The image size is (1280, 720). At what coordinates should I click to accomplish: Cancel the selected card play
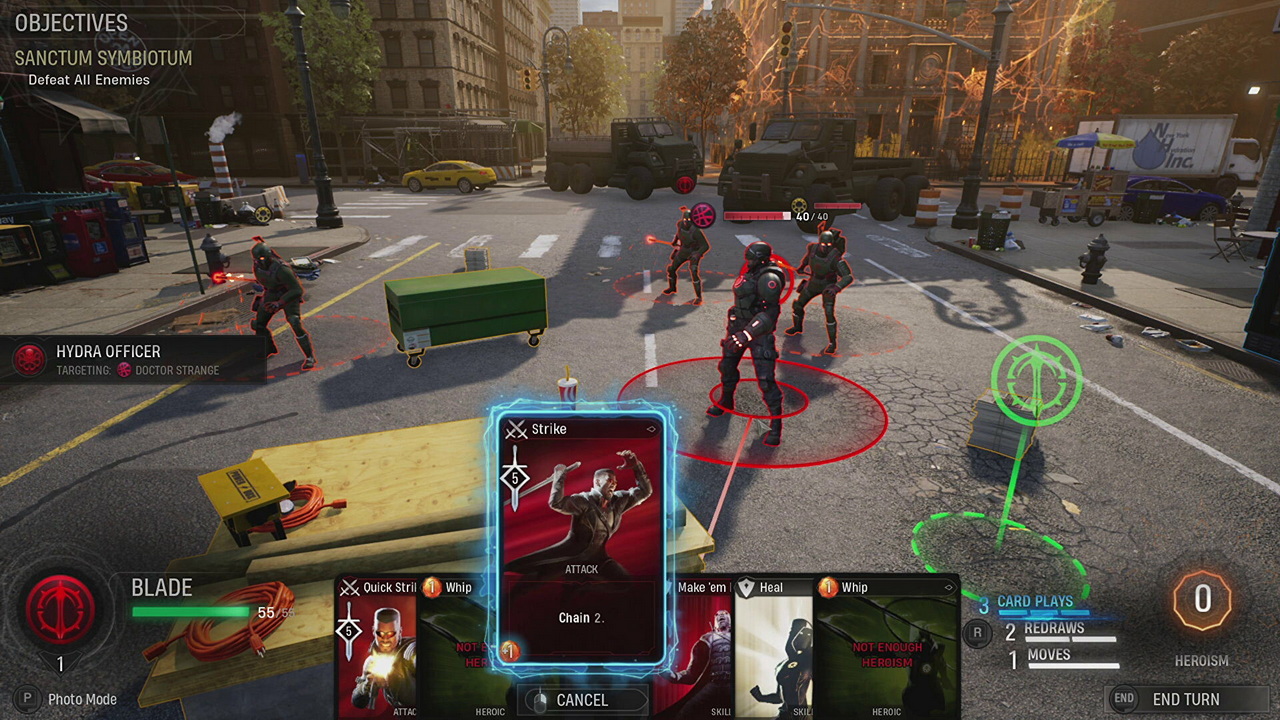pos(581,700)
